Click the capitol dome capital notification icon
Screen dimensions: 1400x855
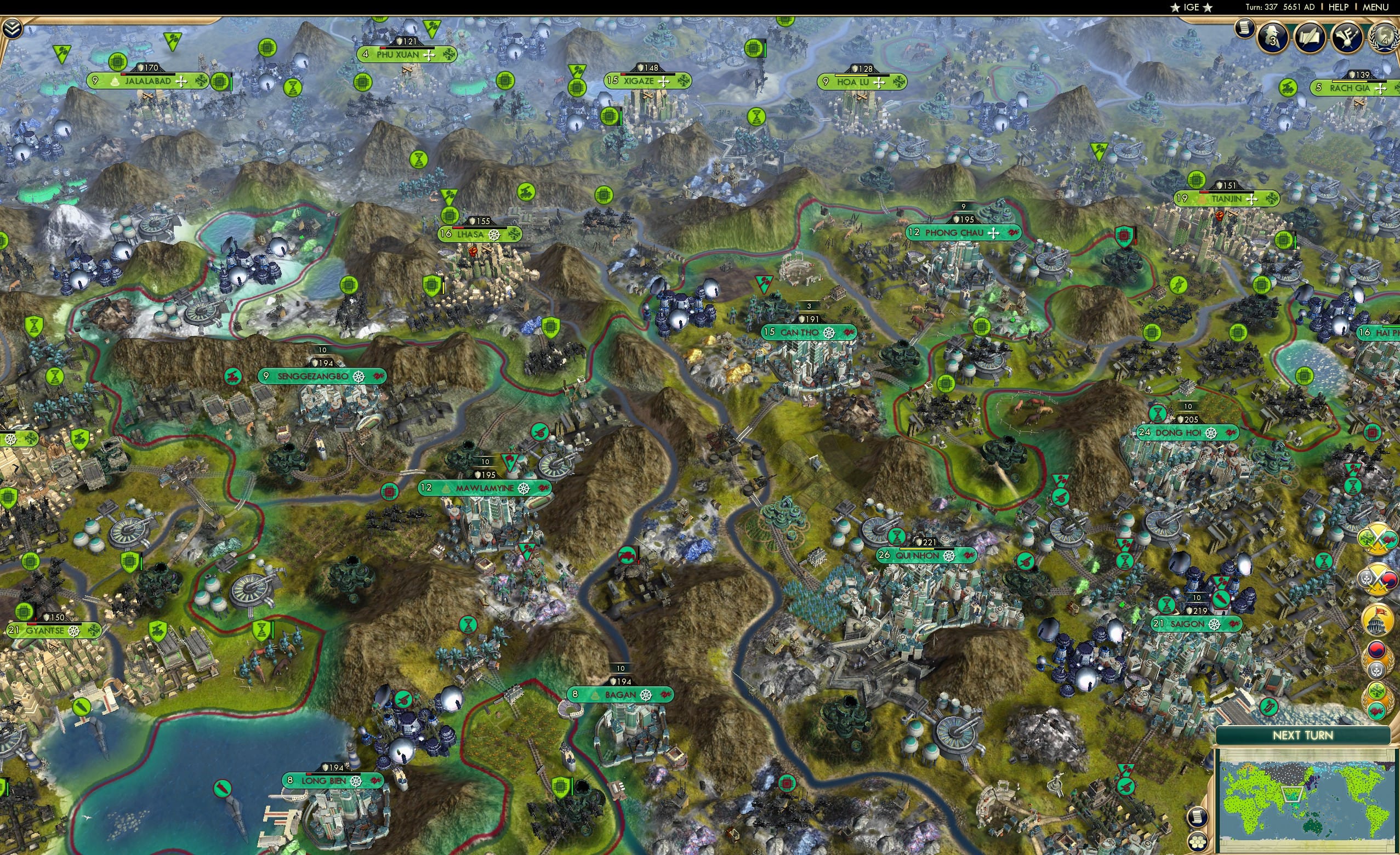[x=1377, y=620]
